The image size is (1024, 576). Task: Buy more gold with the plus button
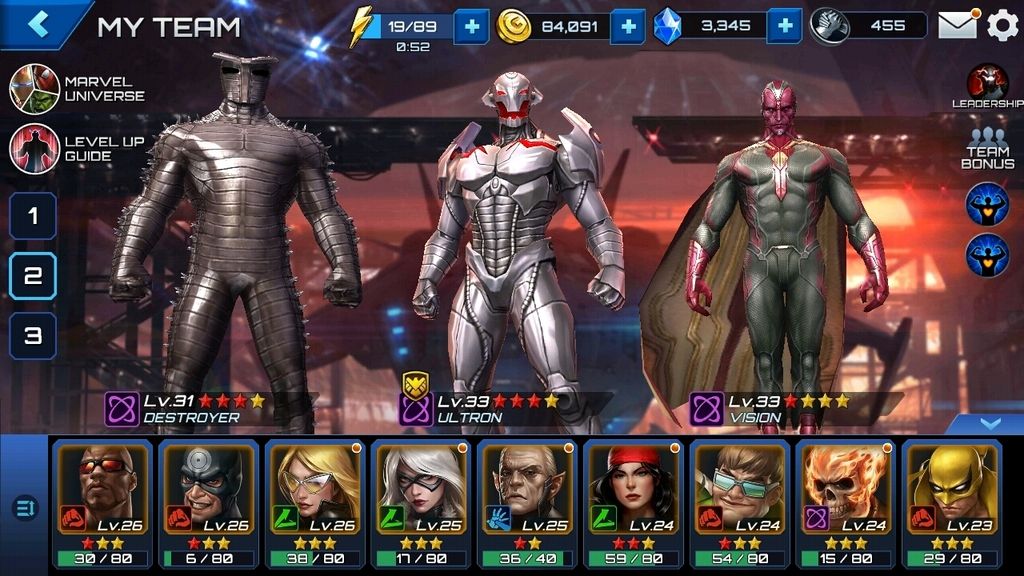[627, 26]
